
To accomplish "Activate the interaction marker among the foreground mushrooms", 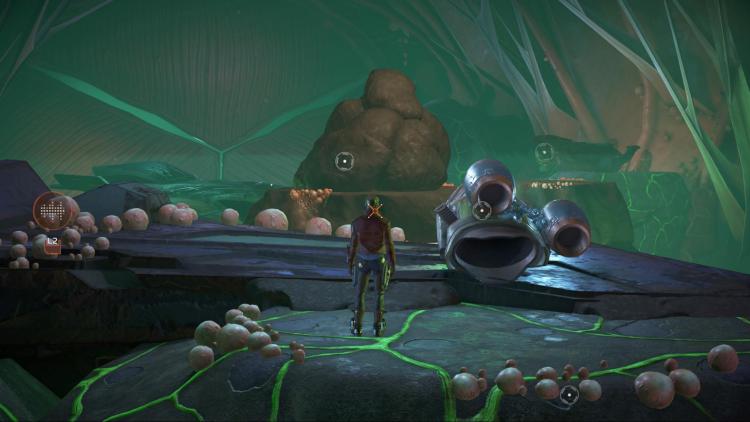I will click(x=569, y=394).
